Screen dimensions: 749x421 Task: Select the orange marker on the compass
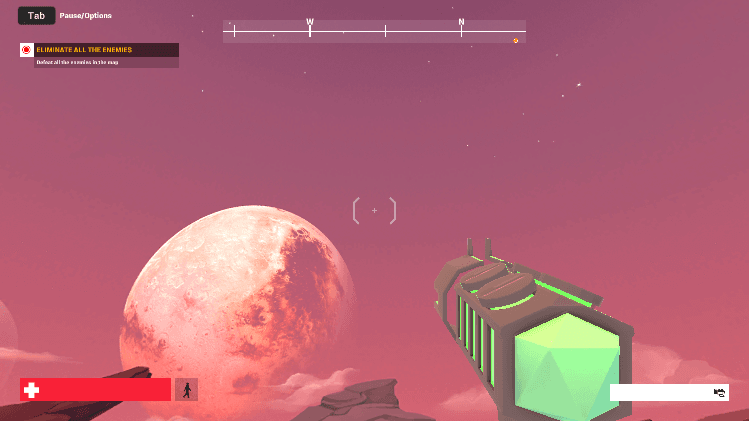click(x=516, y=41)
